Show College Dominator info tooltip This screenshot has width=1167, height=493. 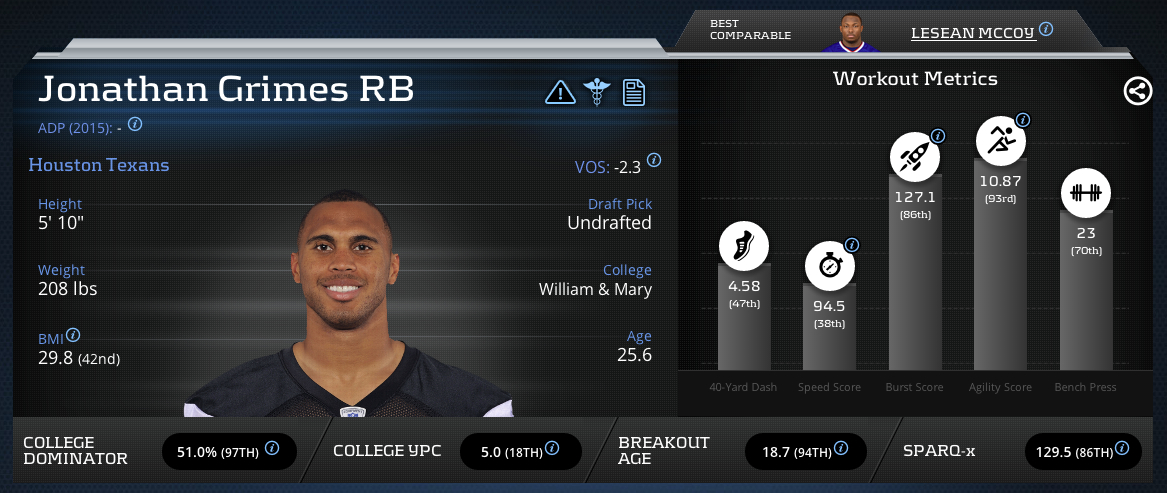coord(272,449)
